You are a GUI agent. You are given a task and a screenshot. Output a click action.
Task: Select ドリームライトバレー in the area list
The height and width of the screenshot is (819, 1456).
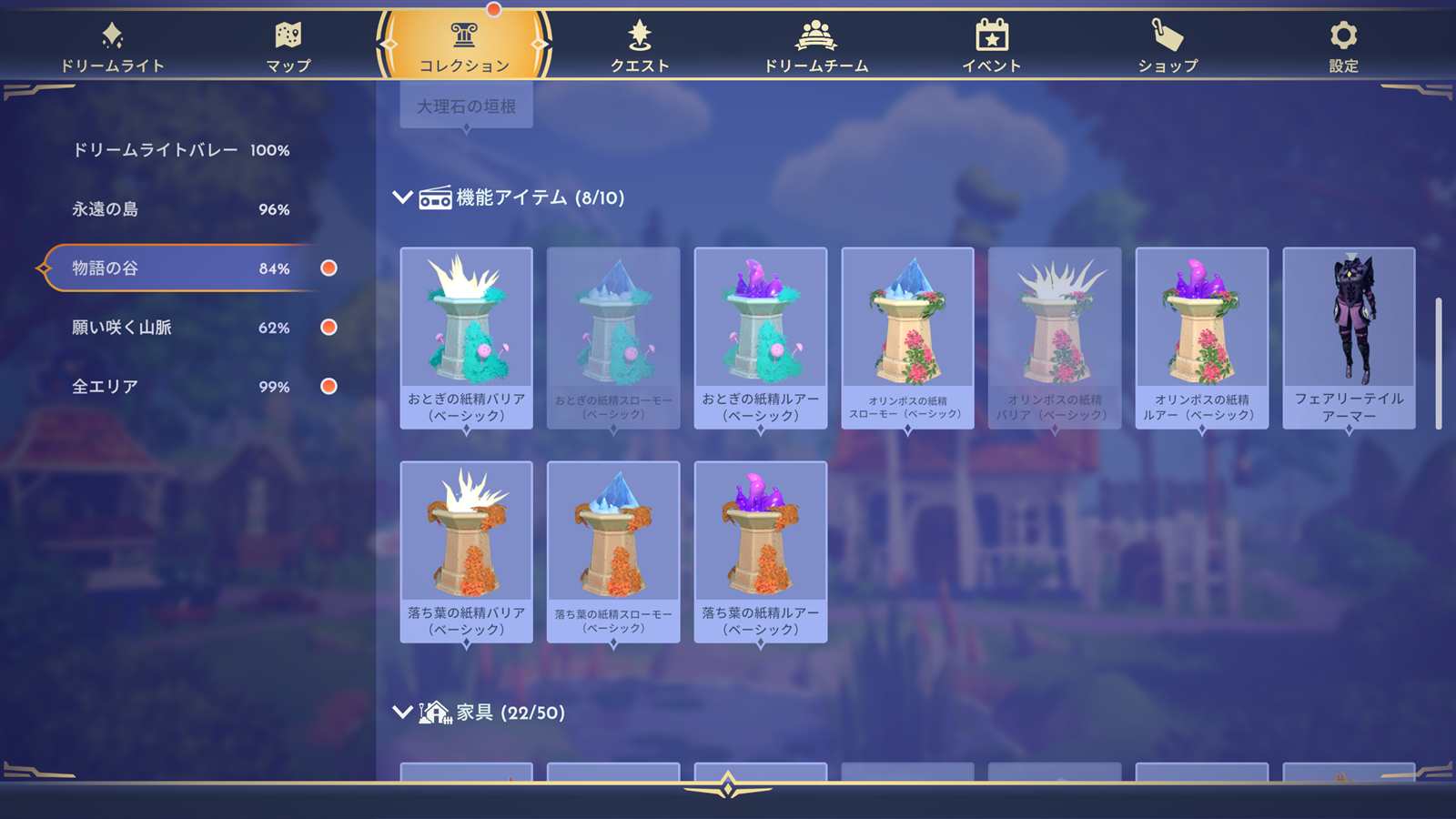coord(180,150)
